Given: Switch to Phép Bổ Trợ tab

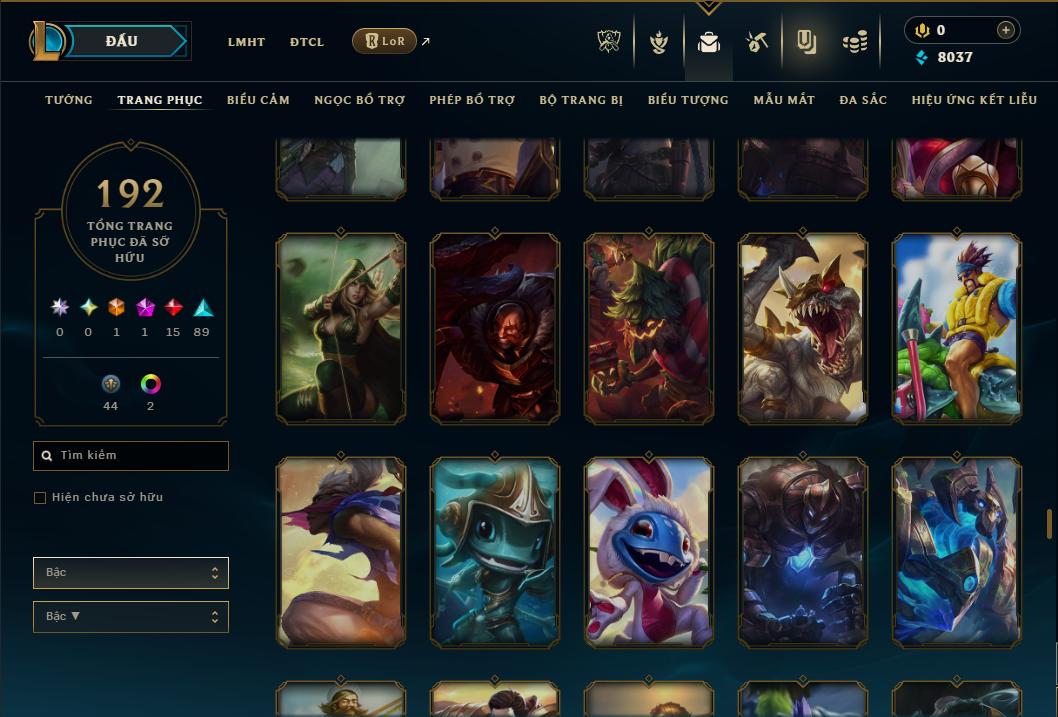Looking at the screenshot, I should click(x=472, y=100).
